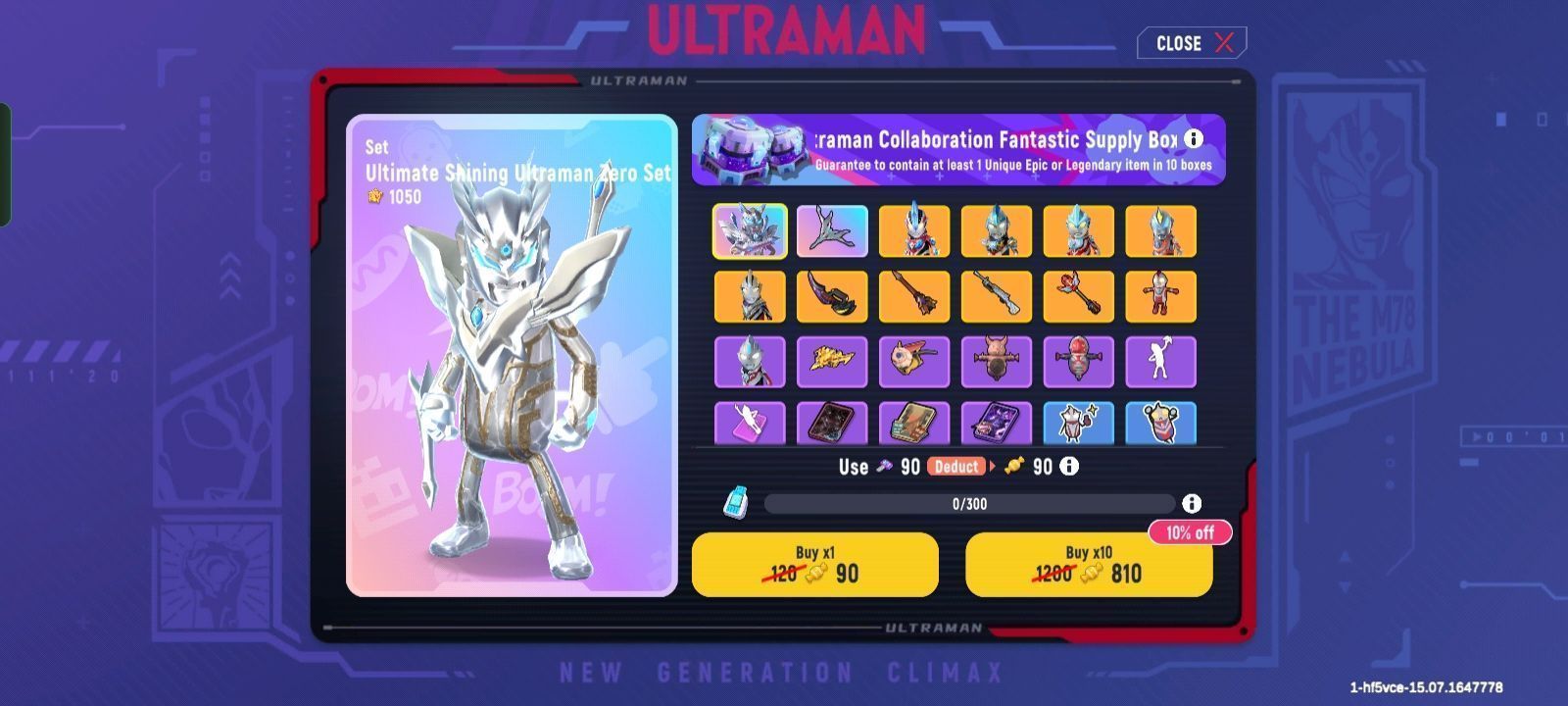Buy one supply box for 90
The height and width of the screenshot is (706, 1568).
click(814, 565)
